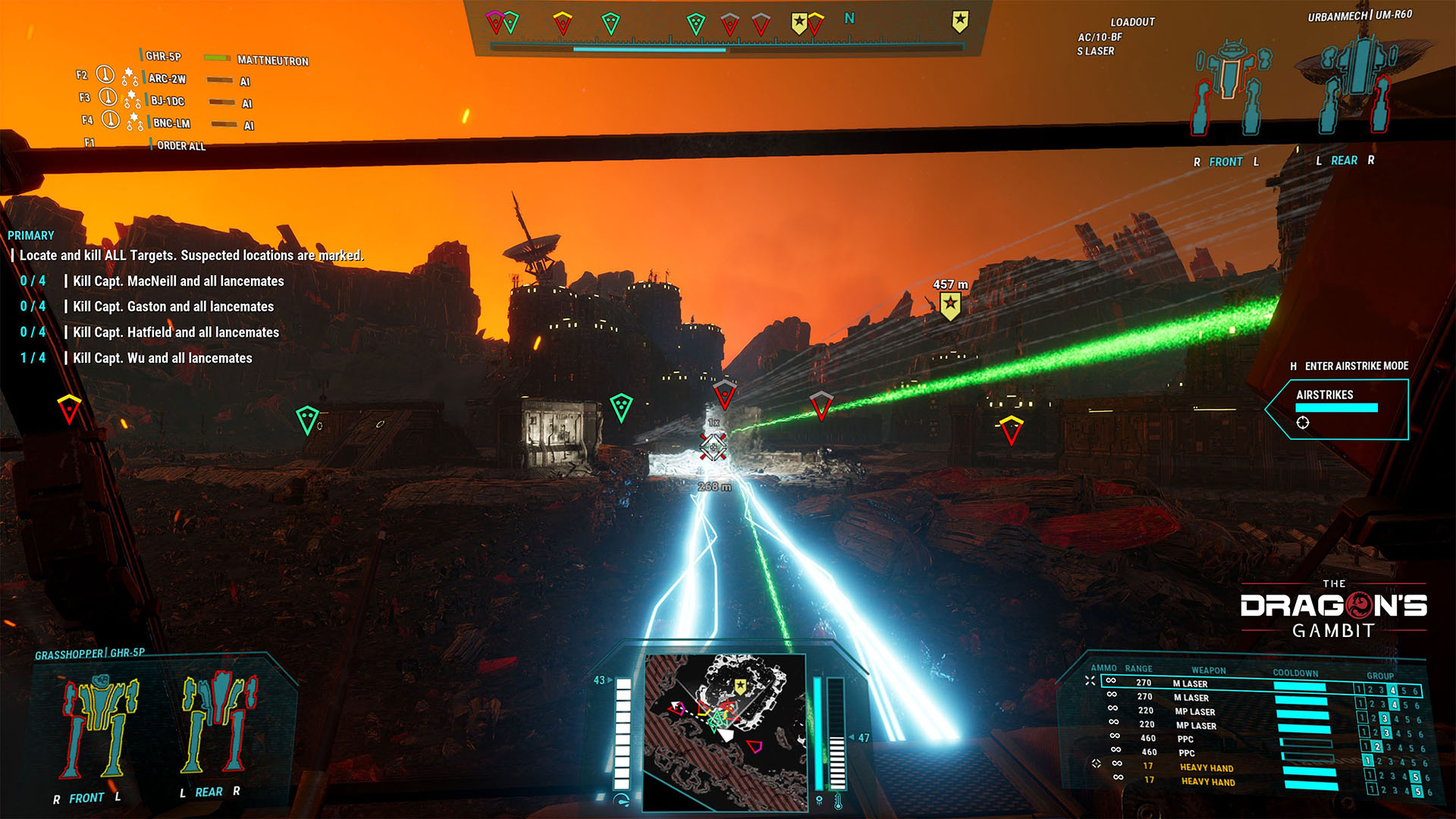The height and width of the screenshot is (819, 1456).
Task: Select the Kill Capt. Wu objective
Action: pyautogui.click(x=162, y=358)
